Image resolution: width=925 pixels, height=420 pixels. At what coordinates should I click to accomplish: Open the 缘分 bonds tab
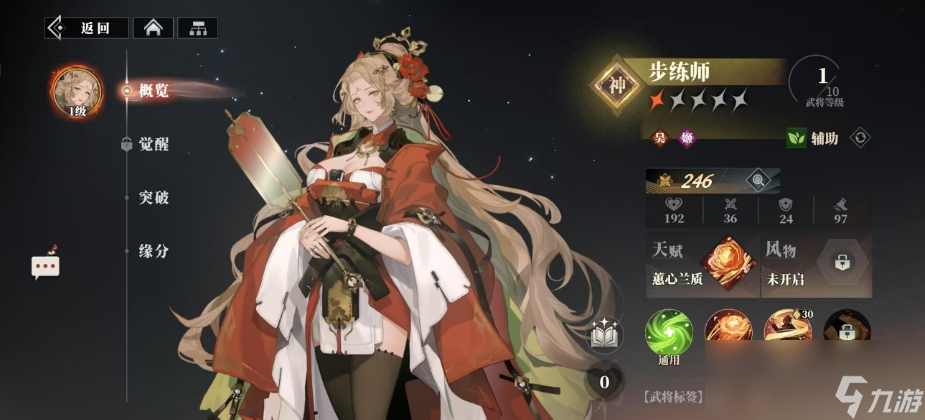(152, 251)
